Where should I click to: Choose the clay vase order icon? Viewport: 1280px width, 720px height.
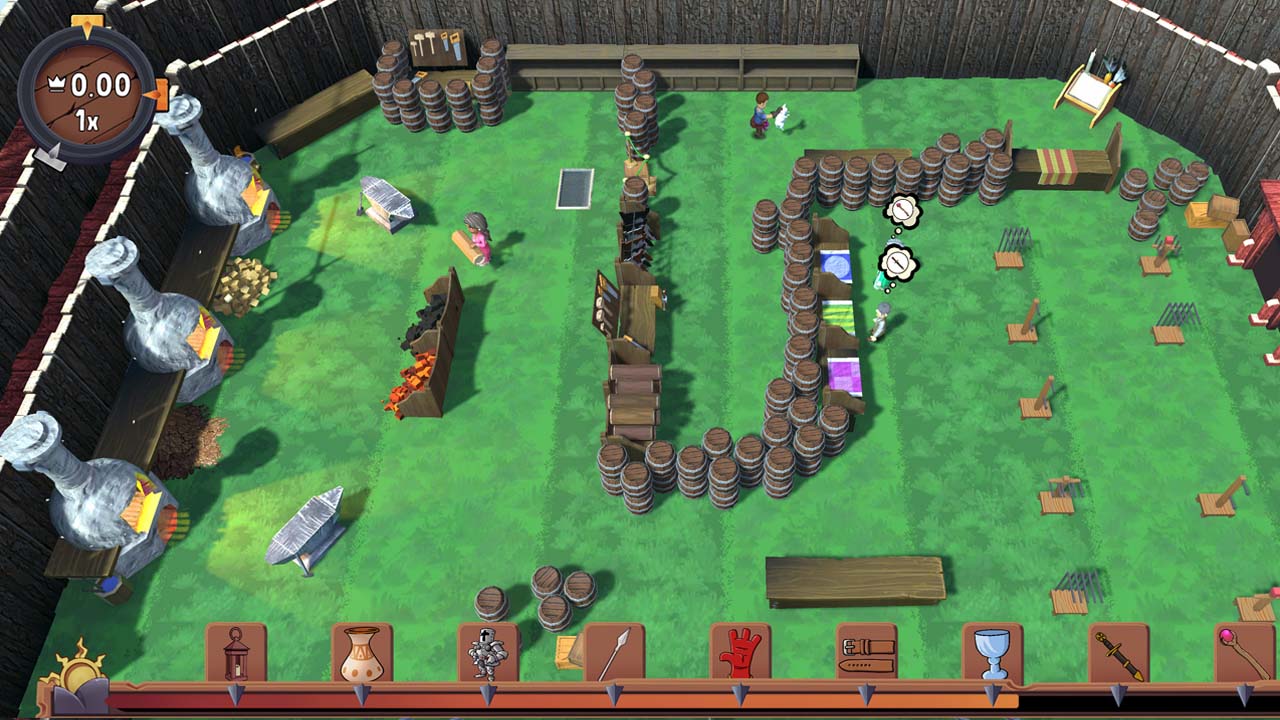click(362, 653)
